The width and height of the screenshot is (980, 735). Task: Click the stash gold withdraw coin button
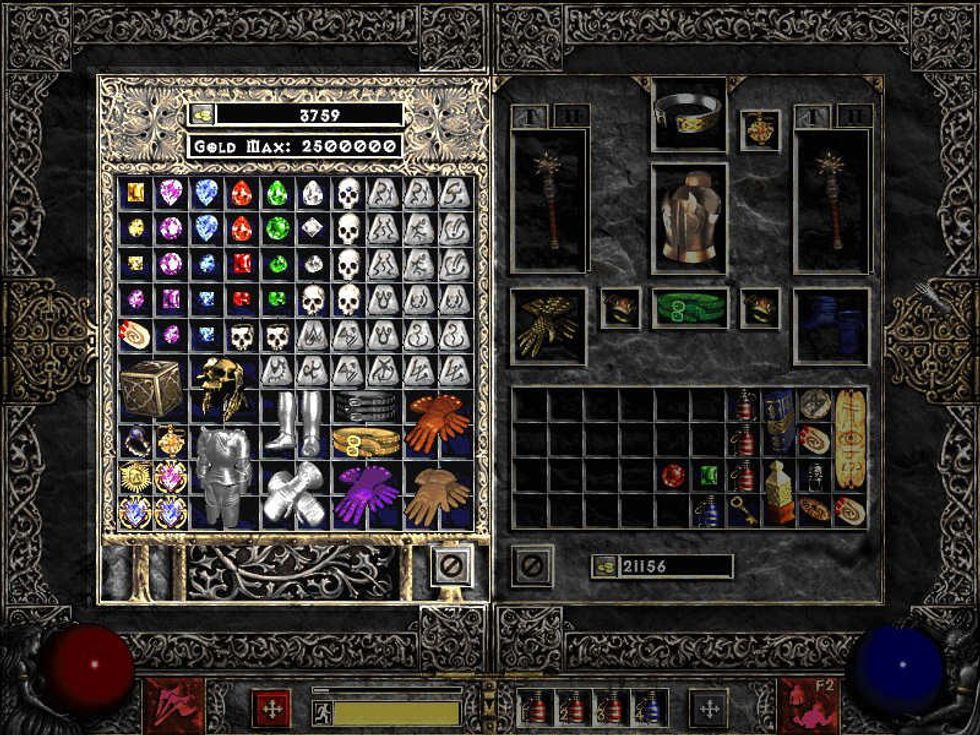[x=201, y=115]
